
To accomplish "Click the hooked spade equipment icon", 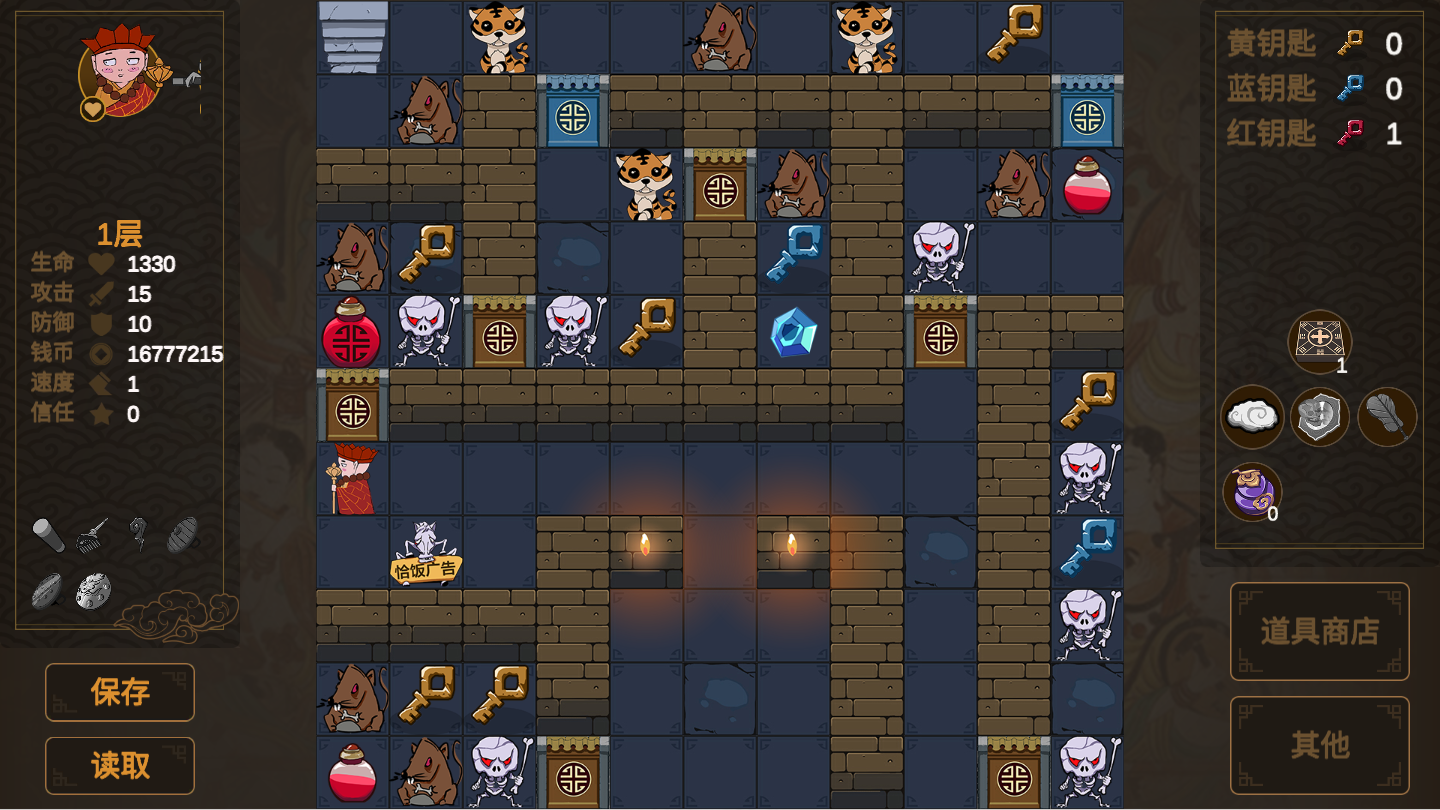I will (138, 533).
